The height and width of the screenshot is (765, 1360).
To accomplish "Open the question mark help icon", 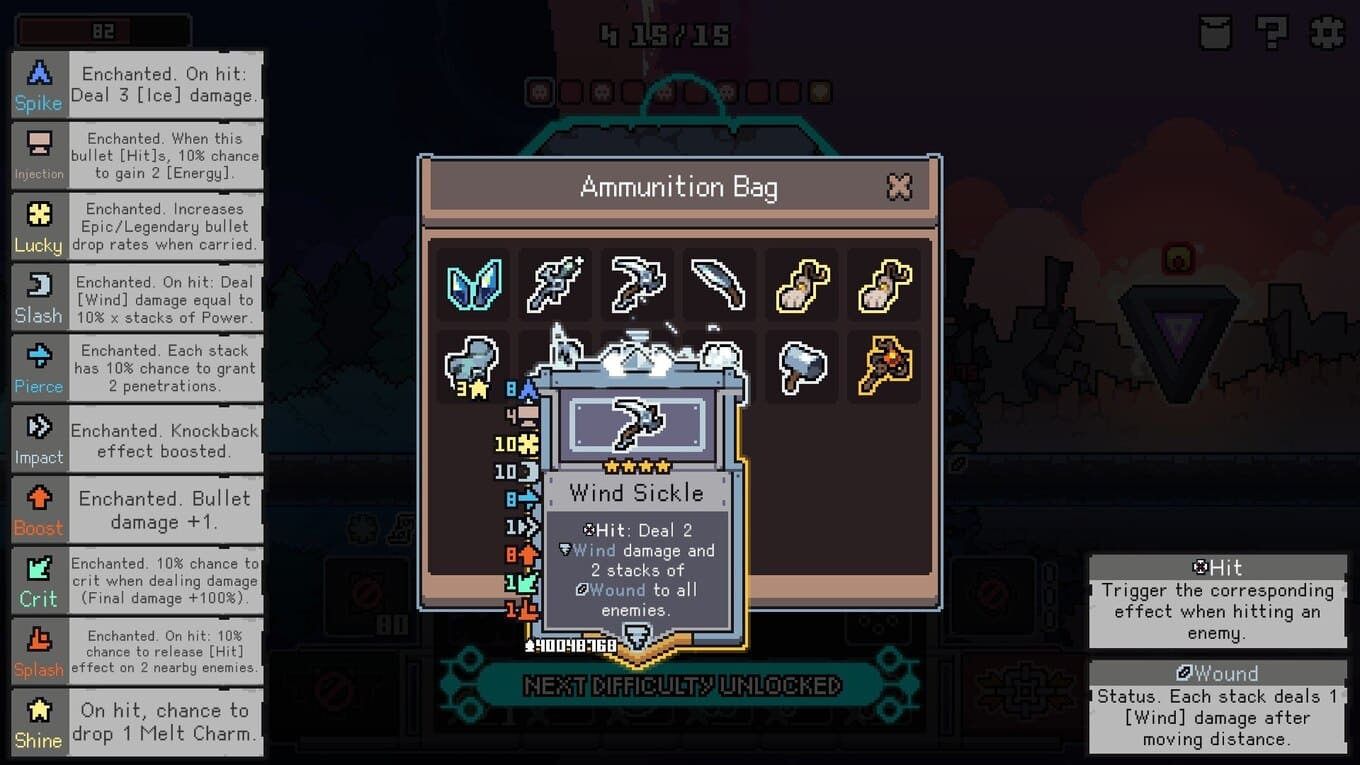I will (x=1271, y=32).
